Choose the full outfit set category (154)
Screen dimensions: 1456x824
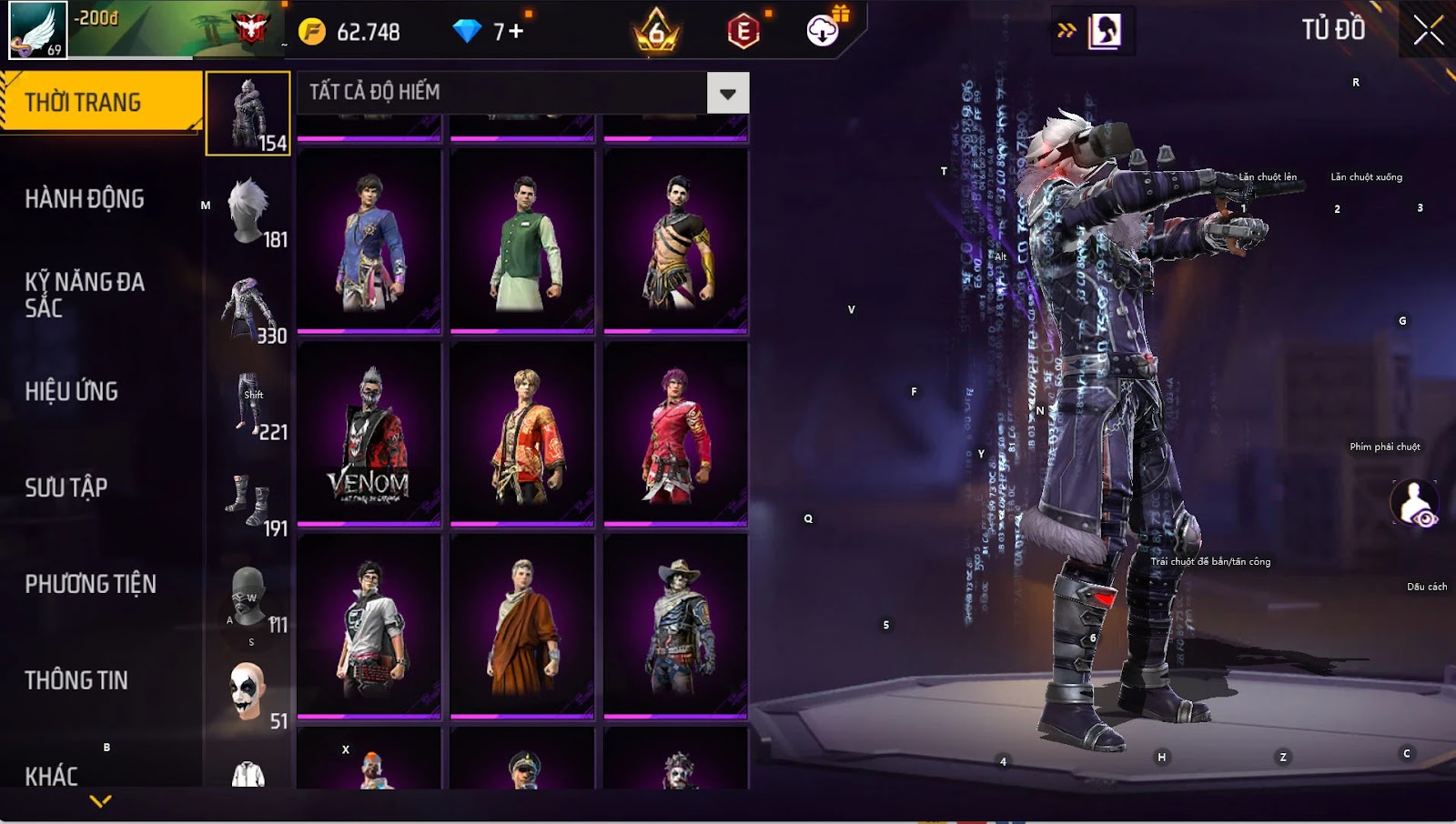(248, 114)
